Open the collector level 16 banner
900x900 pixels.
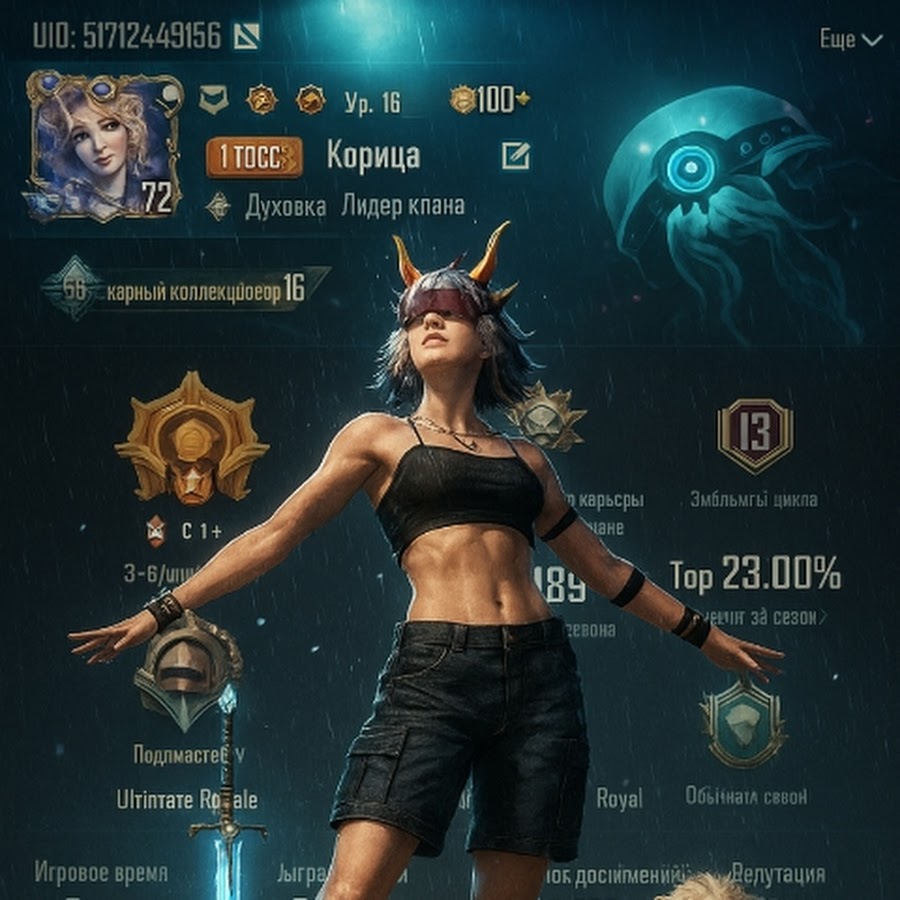pyautogui.click(x=185, y=289)
